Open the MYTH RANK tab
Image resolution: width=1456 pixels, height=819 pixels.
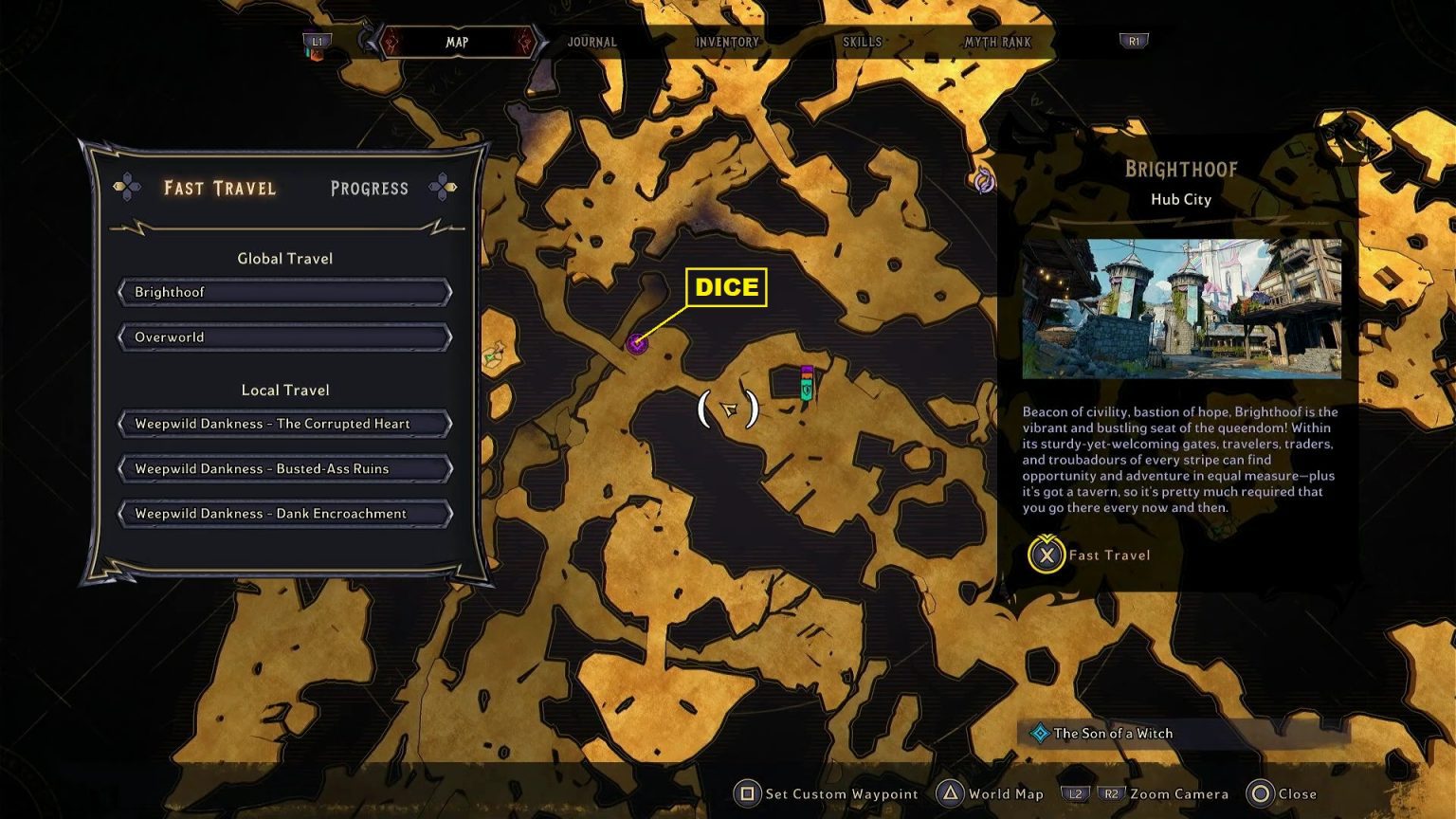[996, 42]
